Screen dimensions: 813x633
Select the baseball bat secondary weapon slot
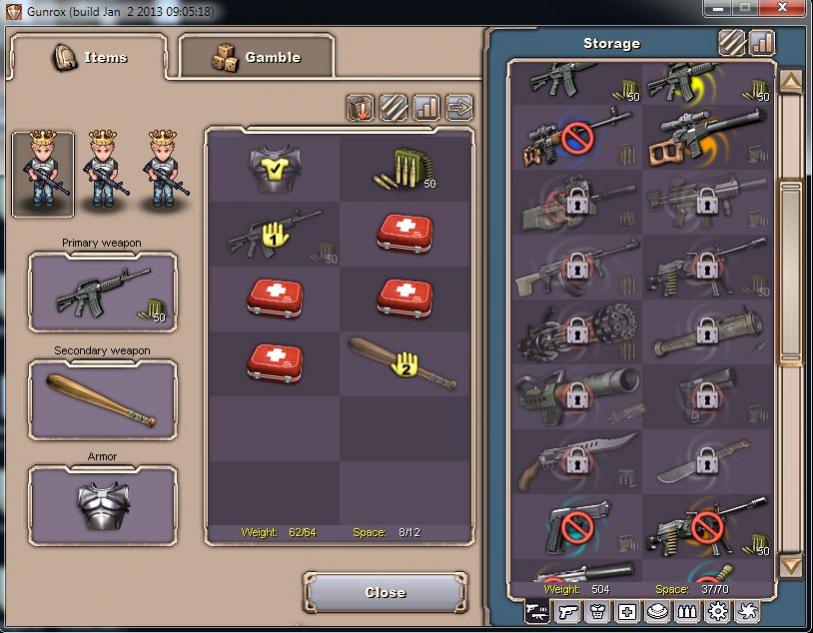pyautogui.click(x=103, y=399)
